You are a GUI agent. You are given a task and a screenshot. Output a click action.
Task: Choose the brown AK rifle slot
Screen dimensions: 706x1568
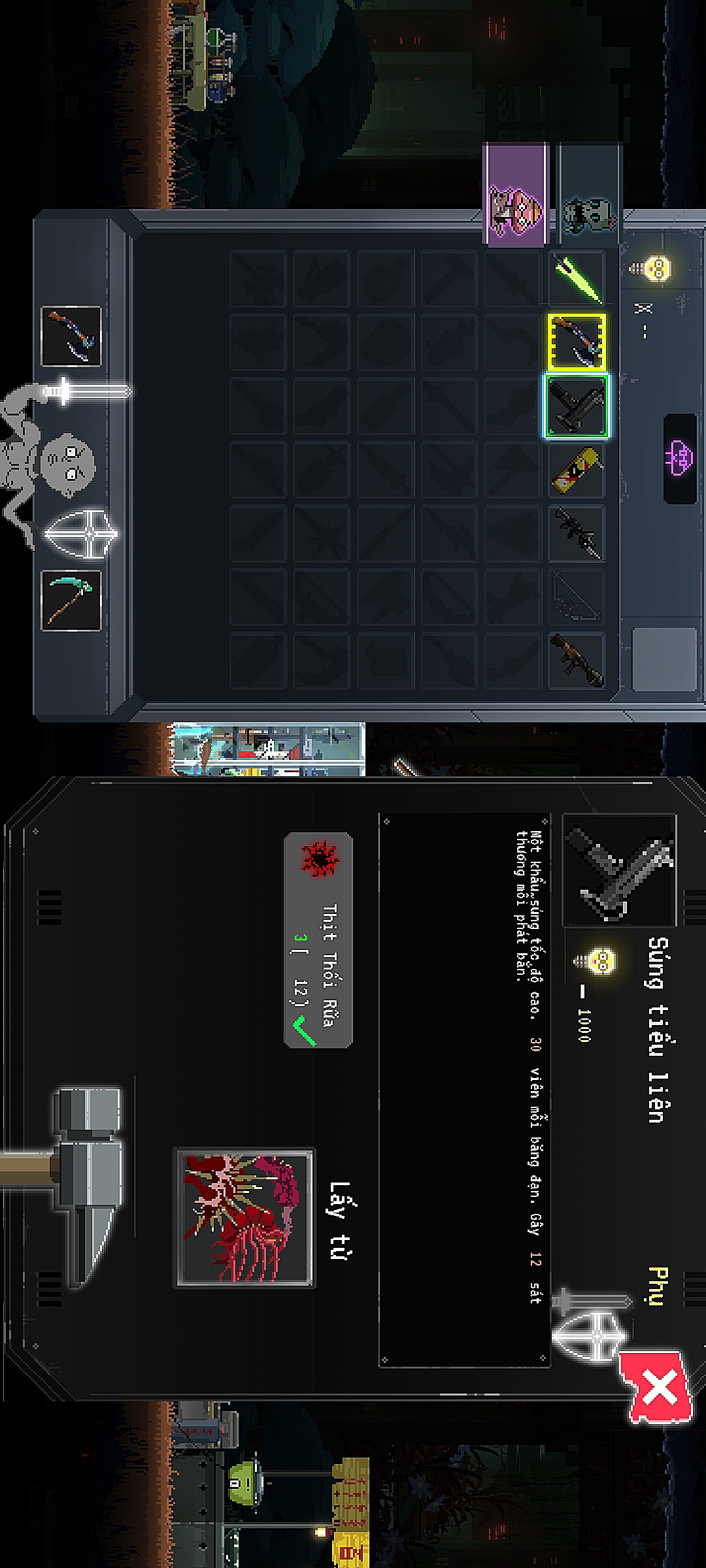click(x=577, y=661)
